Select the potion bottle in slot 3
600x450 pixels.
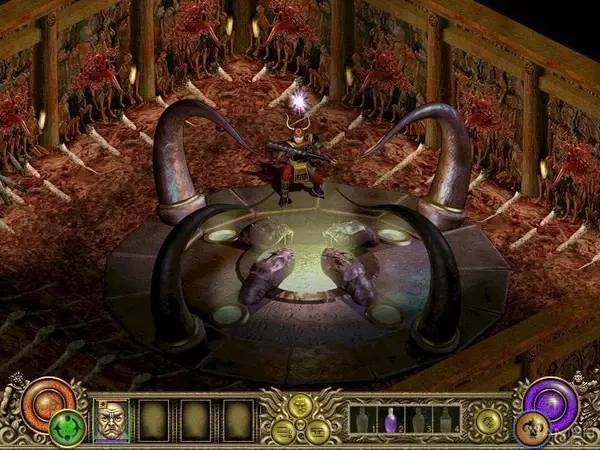point(418,419)
